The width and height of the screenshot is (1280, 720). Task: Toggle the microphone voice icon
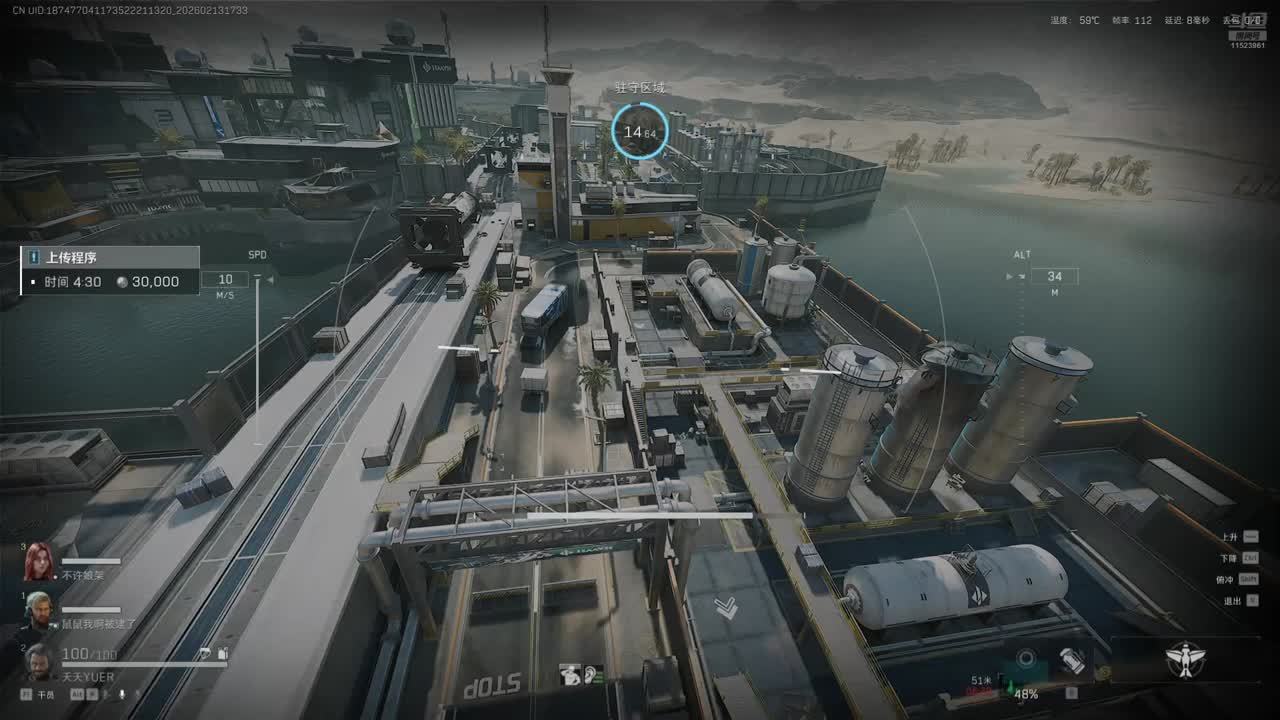(x=122, y=693)
